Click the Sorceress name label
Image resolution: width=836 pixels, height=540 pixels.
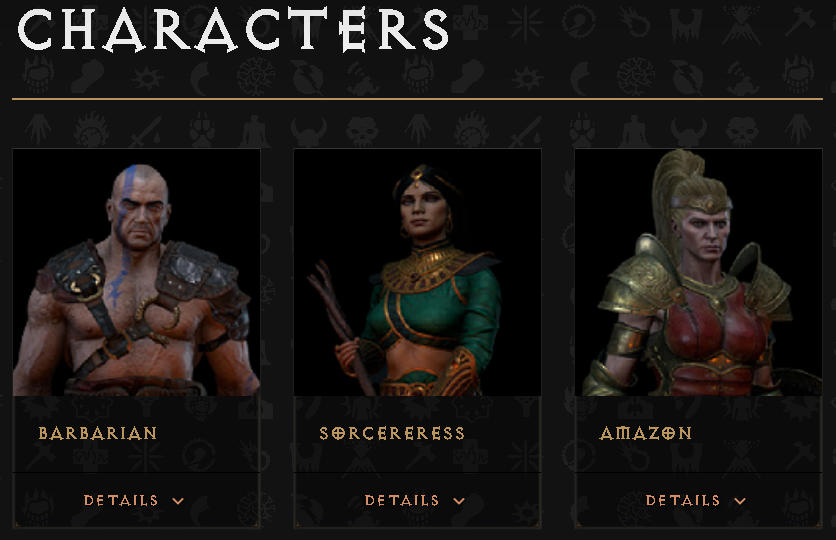(392, 434)
